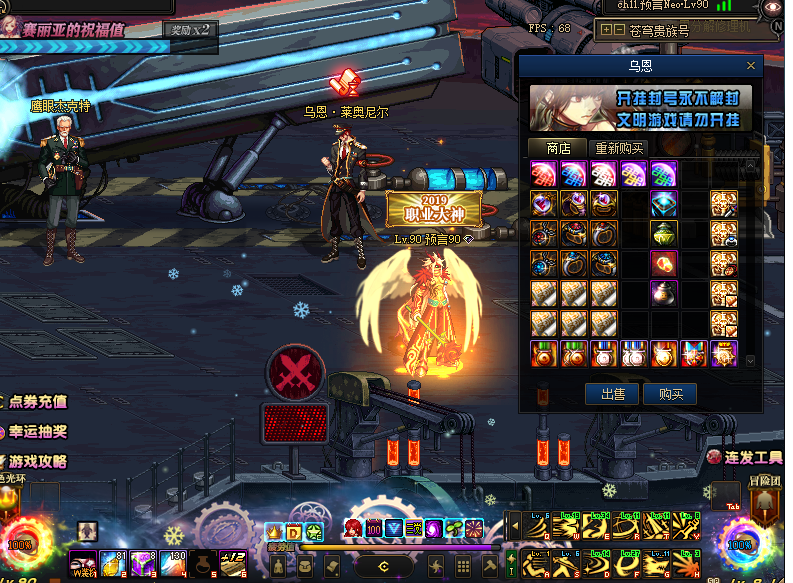Use the purple cube item in slot 3

click(142, 563)
